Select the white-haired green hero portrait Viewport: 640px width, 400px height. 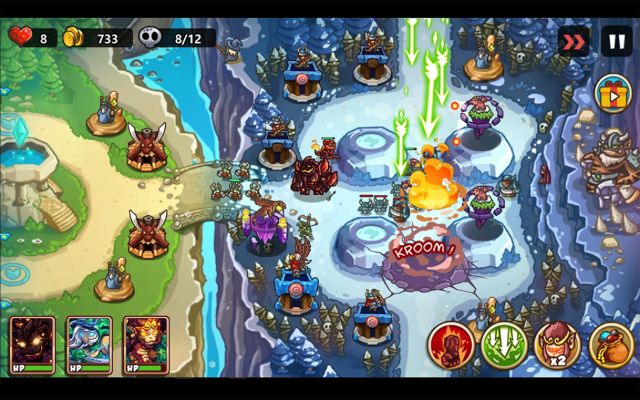point(89,345)
